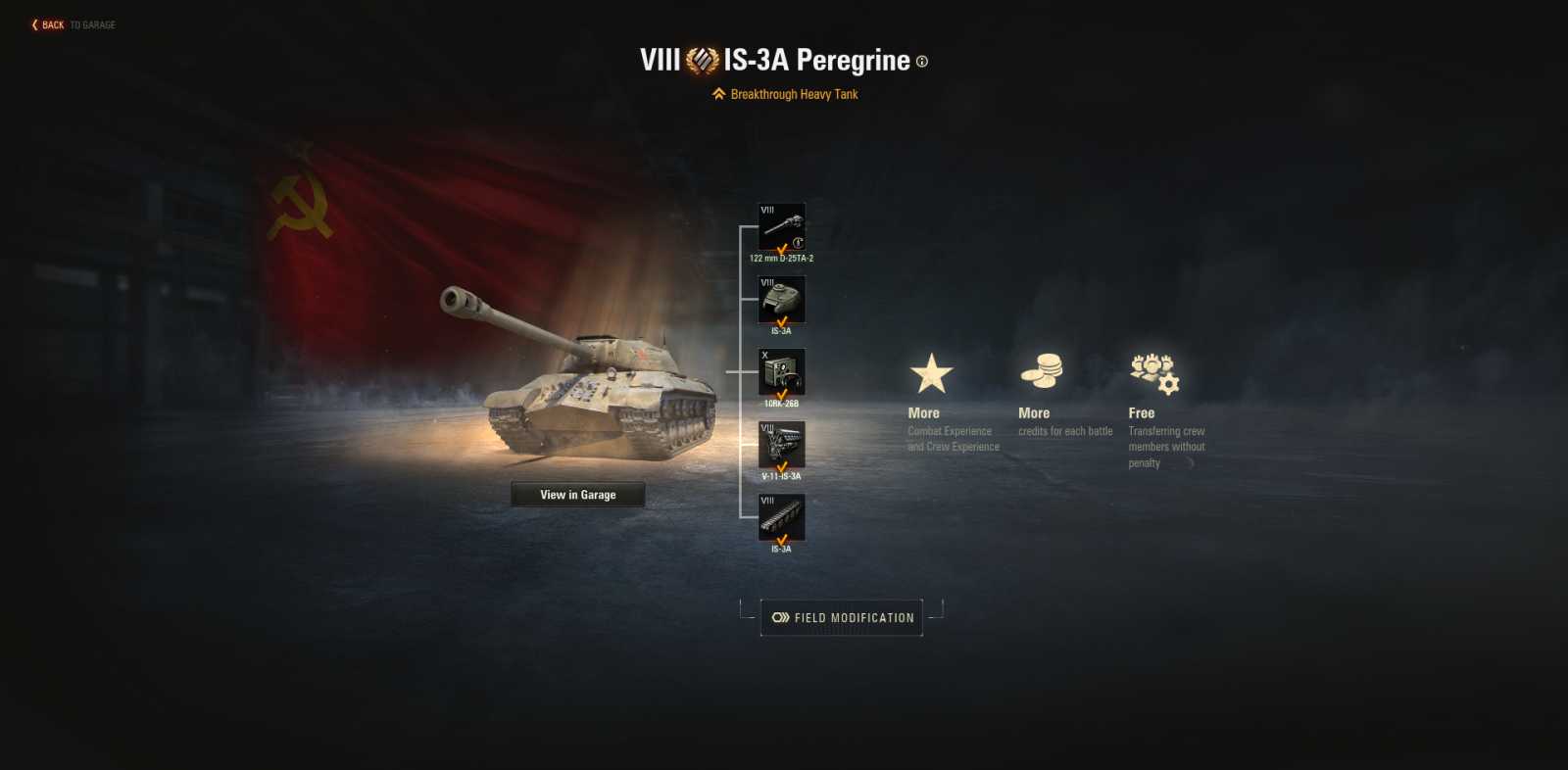Select the IS-3A suspension module icon
Viewport: 1568px width, 770px height.
(x=782, y=516)
